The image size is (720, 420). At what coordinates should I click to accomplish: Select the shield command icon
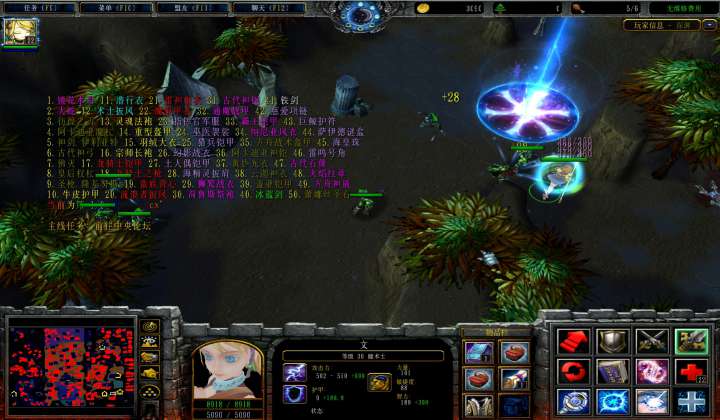pyautogui.click(x=612, y=341)
